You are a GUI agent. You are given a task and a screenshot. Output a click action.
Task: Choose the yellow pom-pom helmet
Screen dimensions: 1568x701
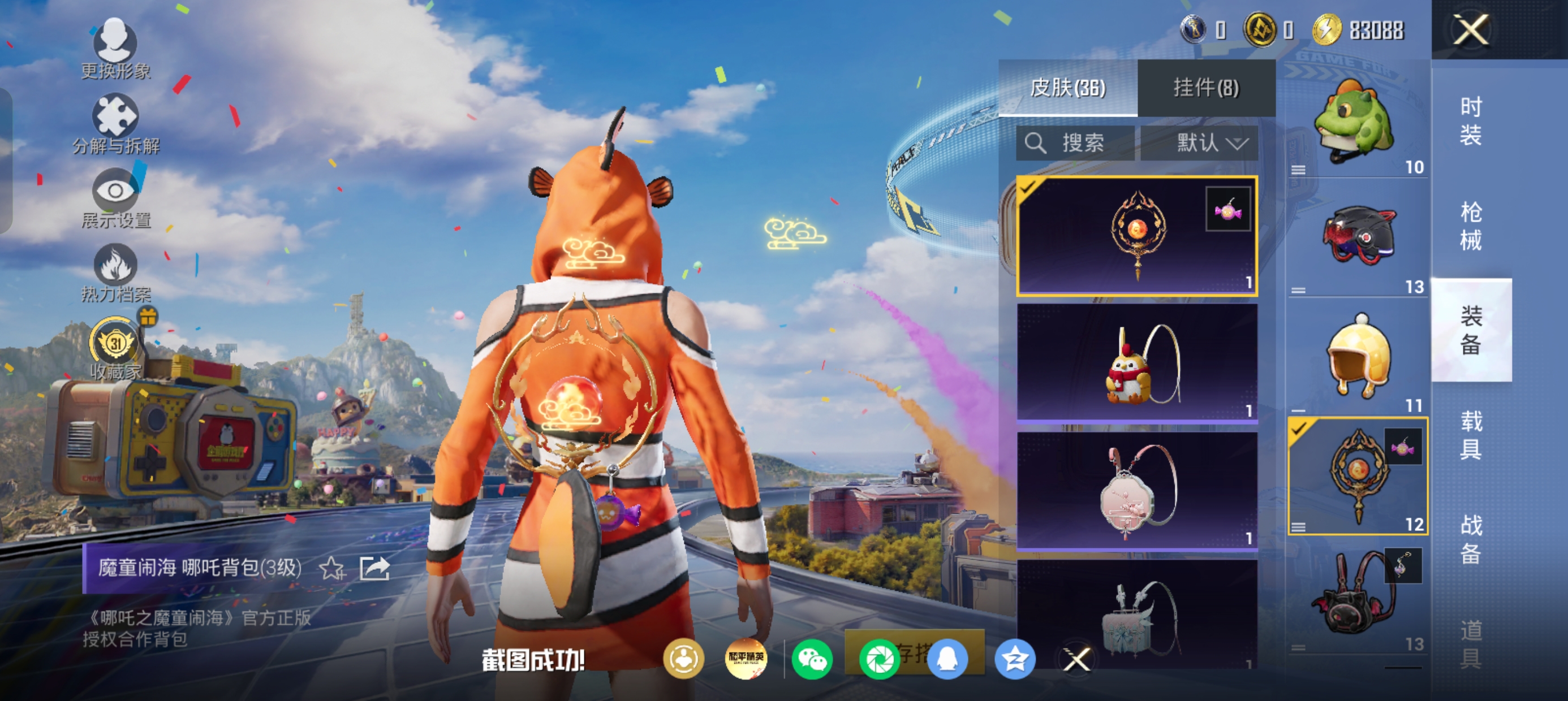[1358, 358]
